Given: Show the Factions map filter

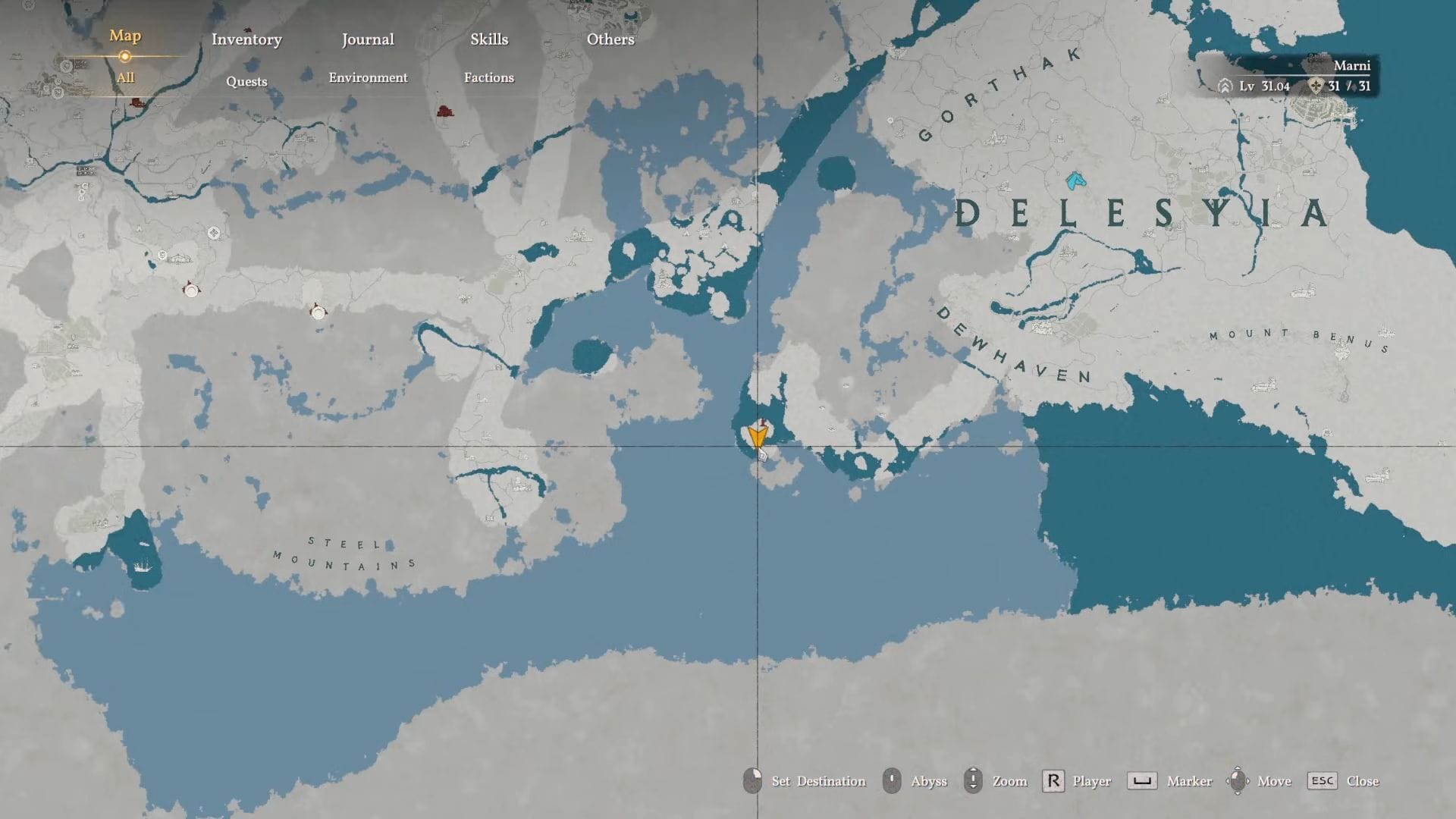Looking at the screenshot, I should [489, 77].
